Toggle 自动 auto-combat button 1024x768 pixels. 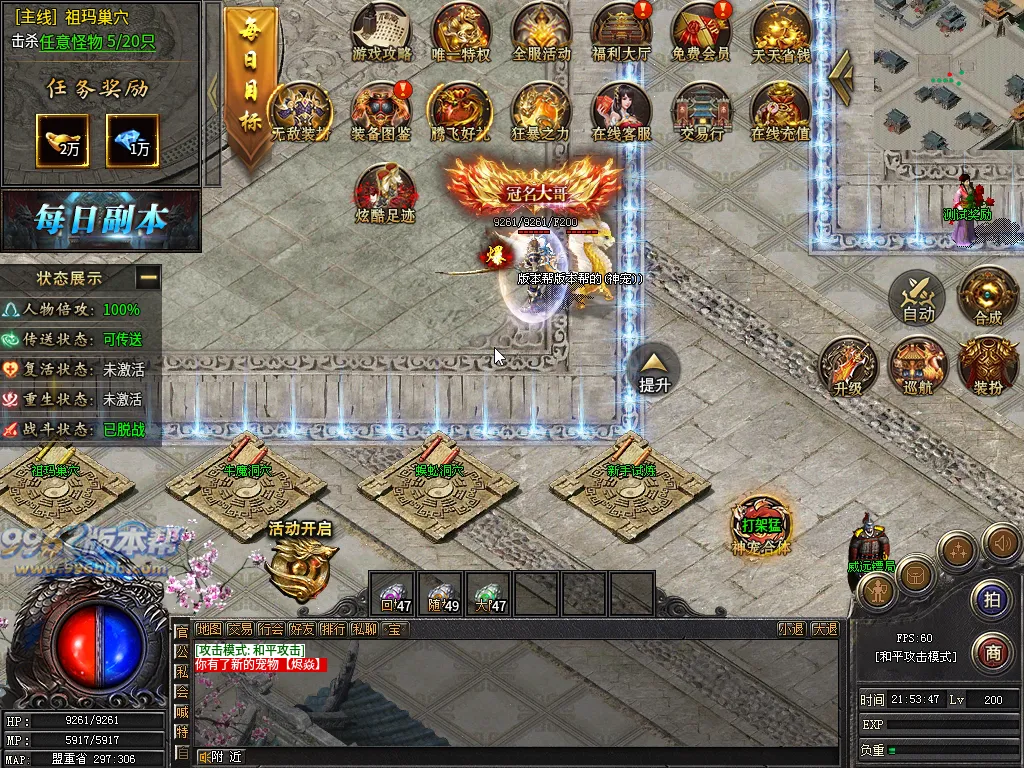(918, 297)
